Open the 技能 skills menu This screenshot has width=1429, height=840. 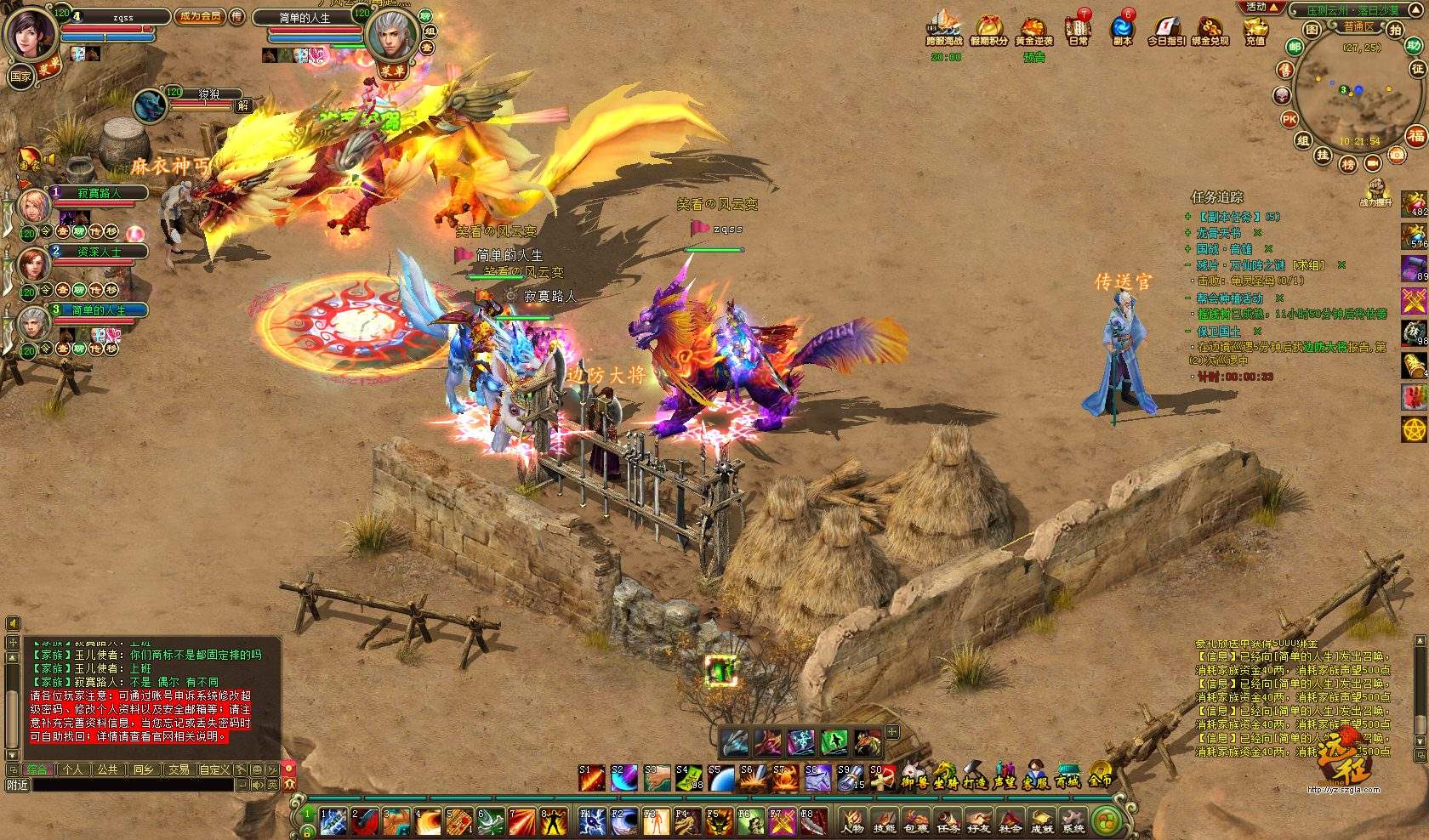[x=884, y=820]
